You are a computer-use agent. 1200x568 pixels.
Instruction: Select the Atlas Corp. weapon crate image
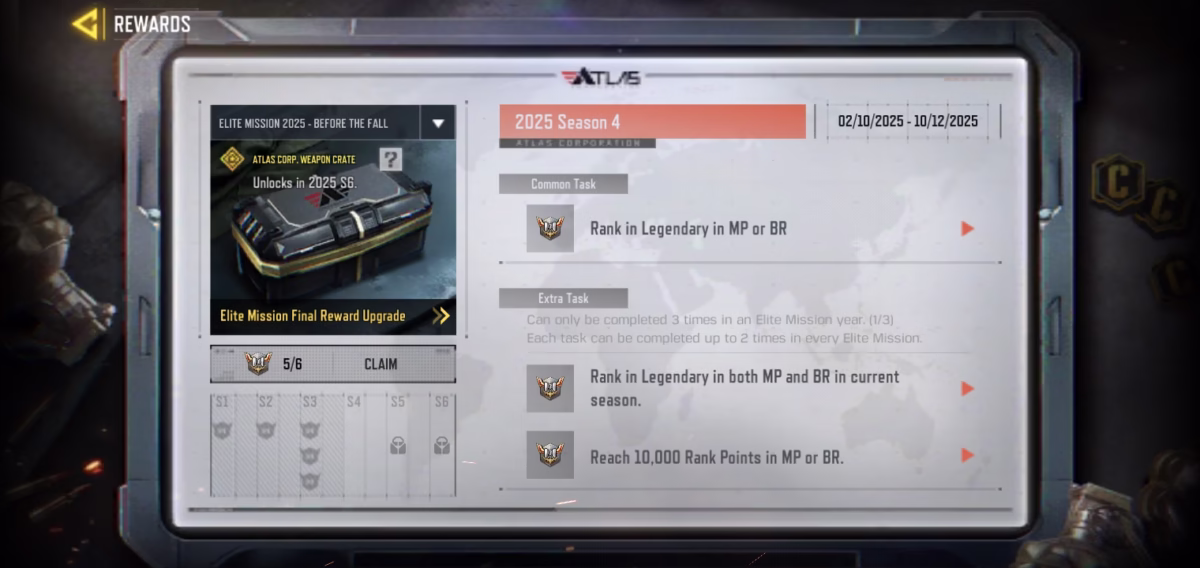coord(331,236)
